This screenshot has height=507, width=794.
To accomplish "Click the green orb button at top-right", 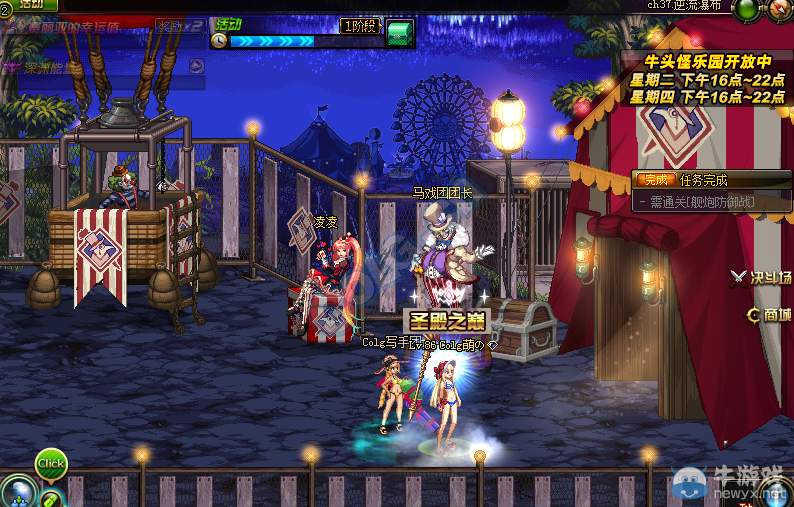I will tap(747, 10).
